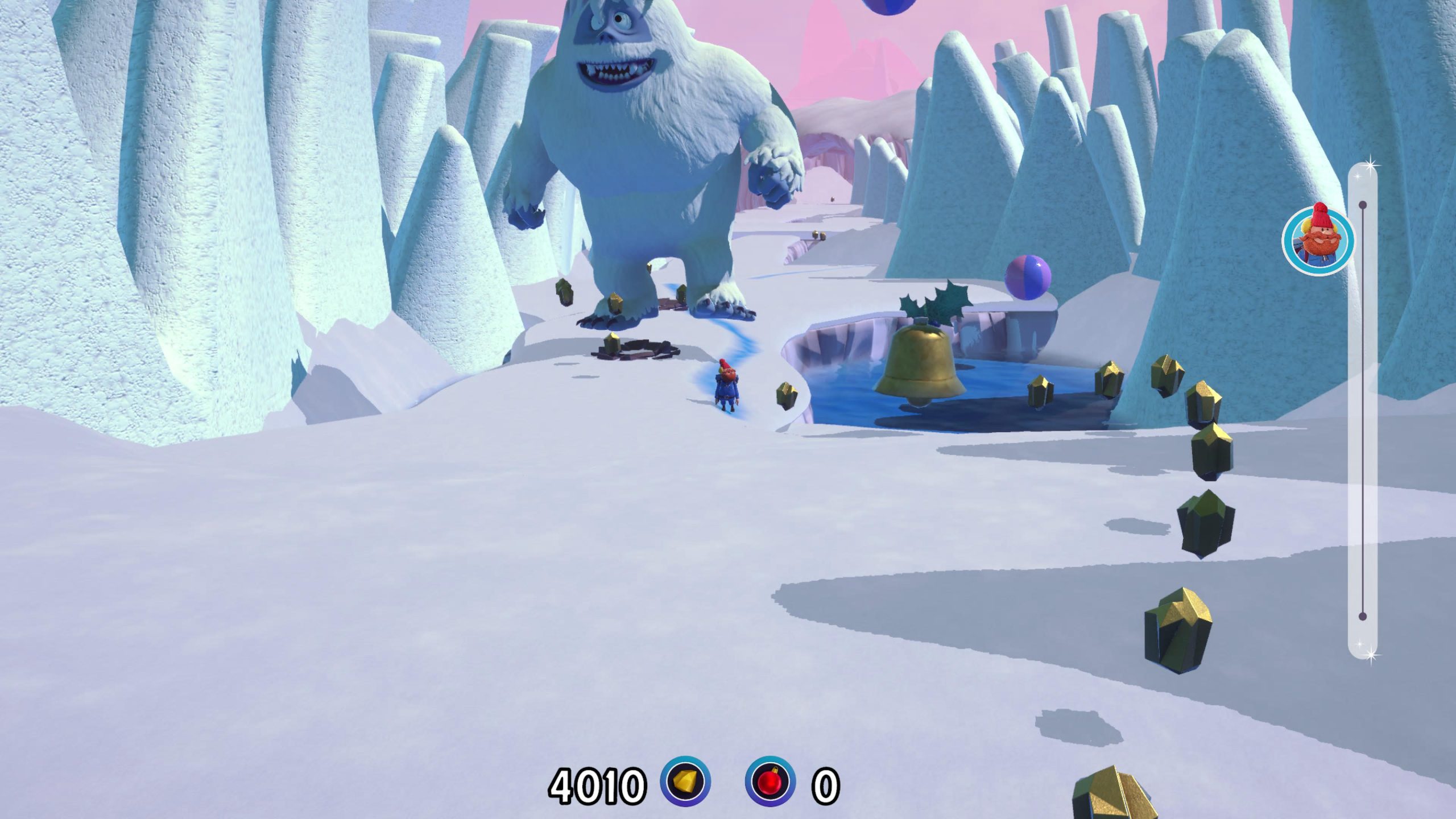Click the vertical level progress track
Screen dimensions: 1456x819
tap(1363, 409)
